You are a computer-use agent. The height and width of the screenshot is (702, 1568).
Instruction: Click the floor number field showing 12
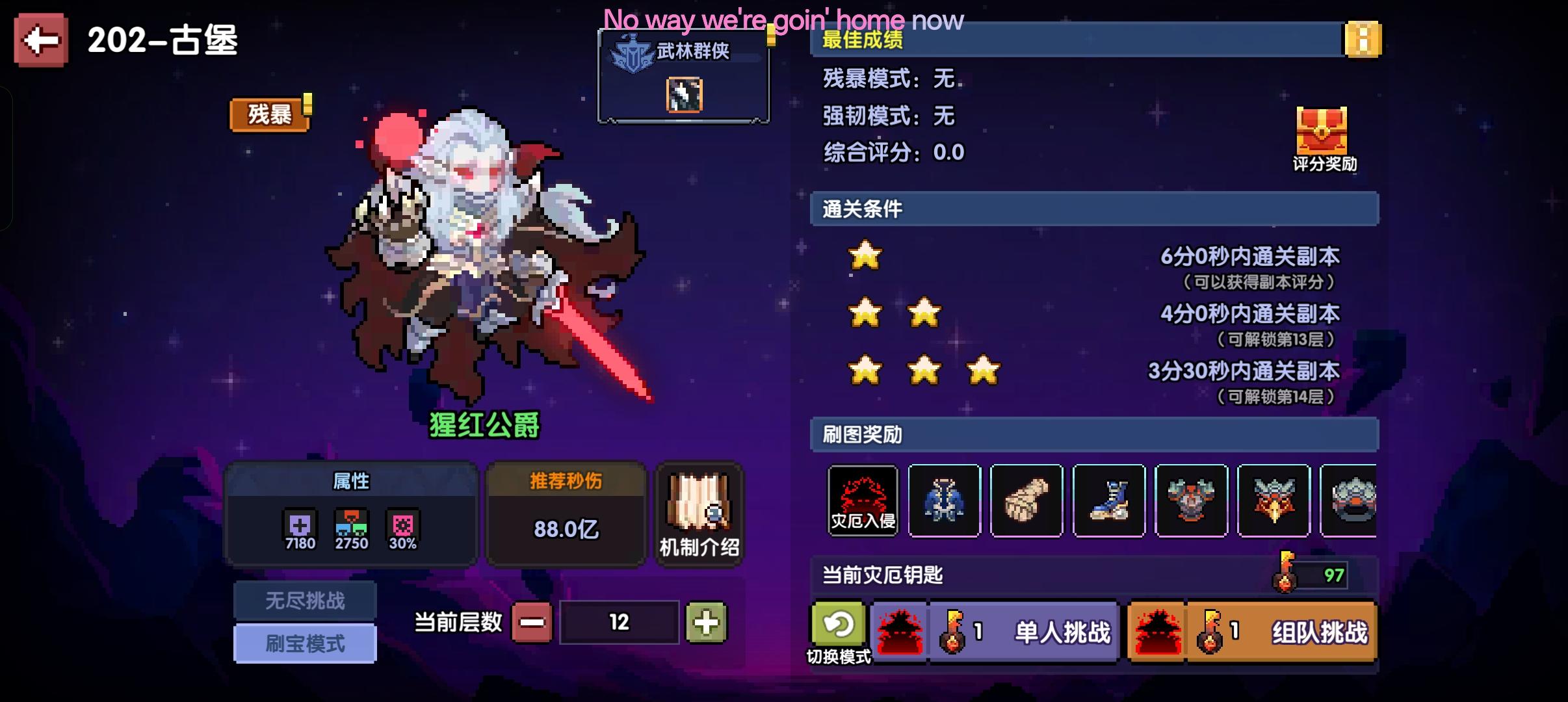pos(618,622)
